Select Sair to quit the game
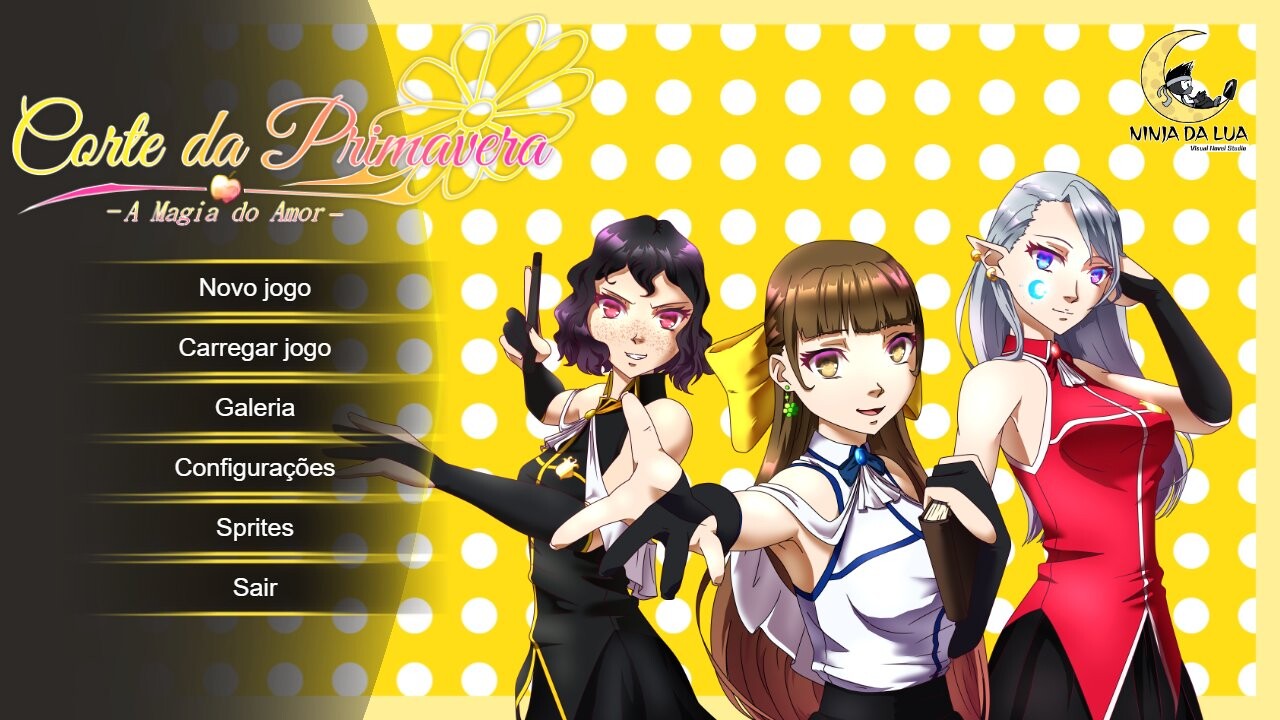 click(x=256, y=588)
